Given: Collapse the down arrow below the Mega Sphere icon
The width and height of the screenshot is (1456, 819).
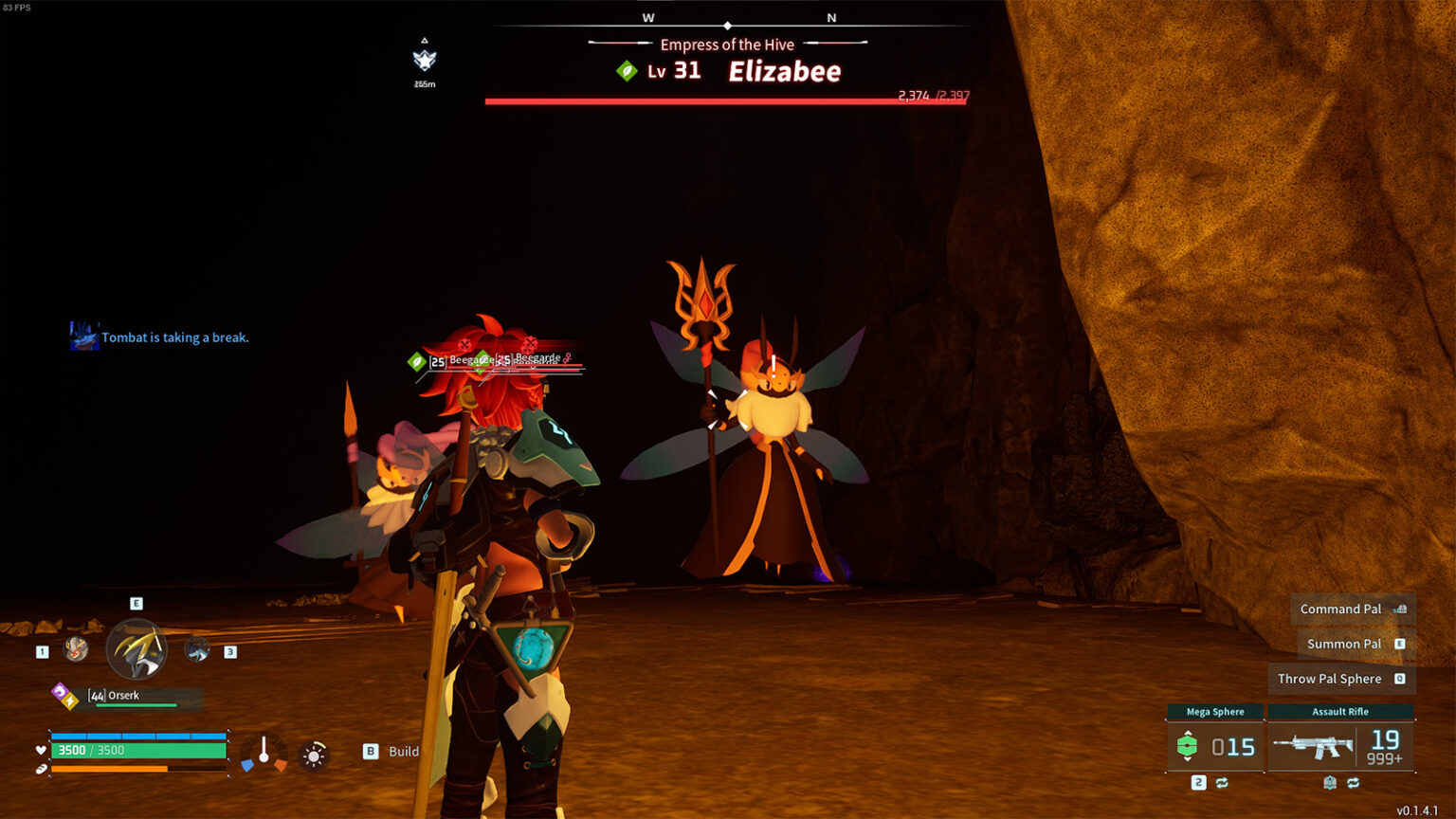Looking at the screenshot, I should 1188,758.
